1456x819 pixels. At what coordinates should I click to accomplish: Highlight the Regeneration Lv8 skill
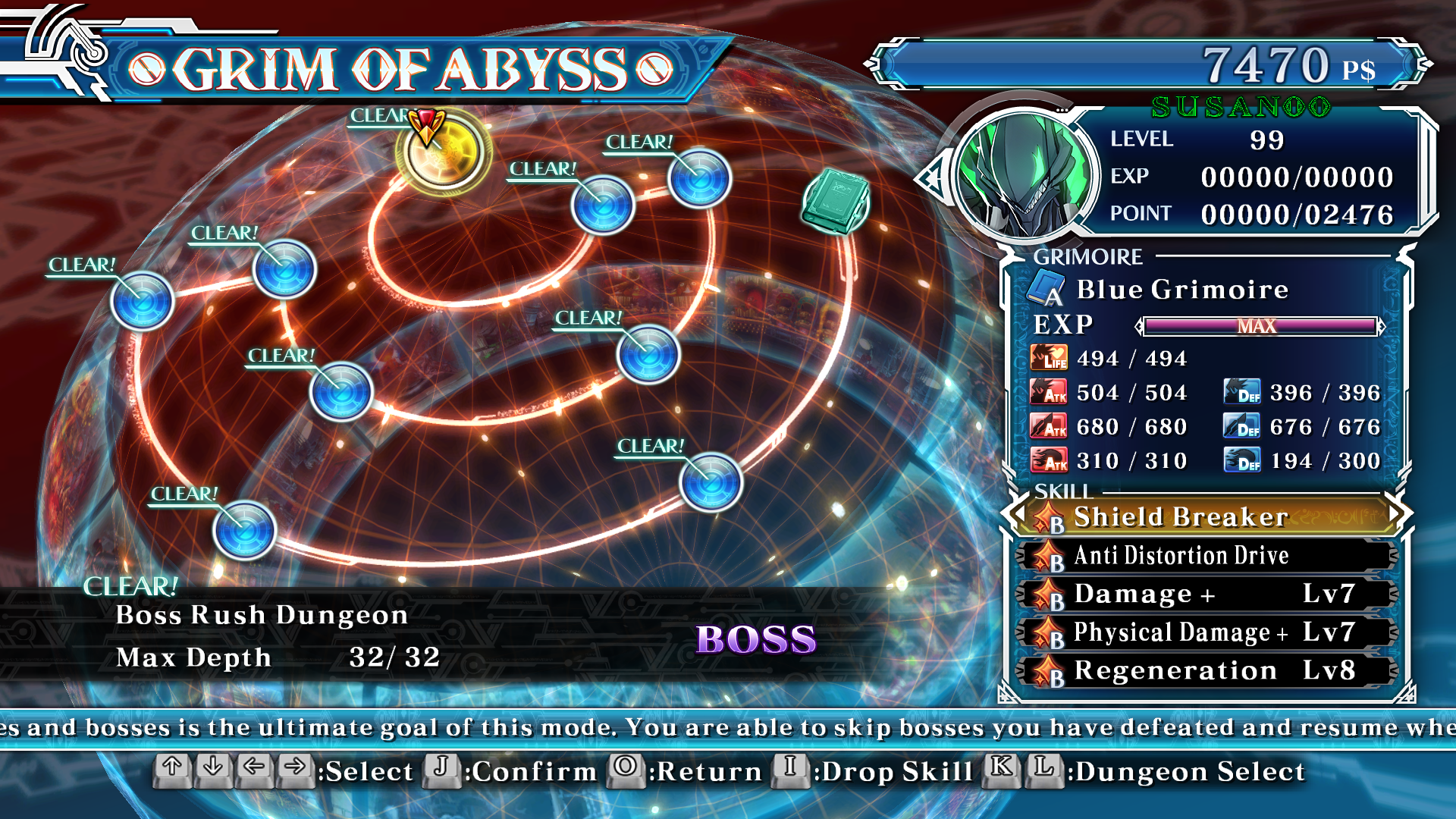1207,671
